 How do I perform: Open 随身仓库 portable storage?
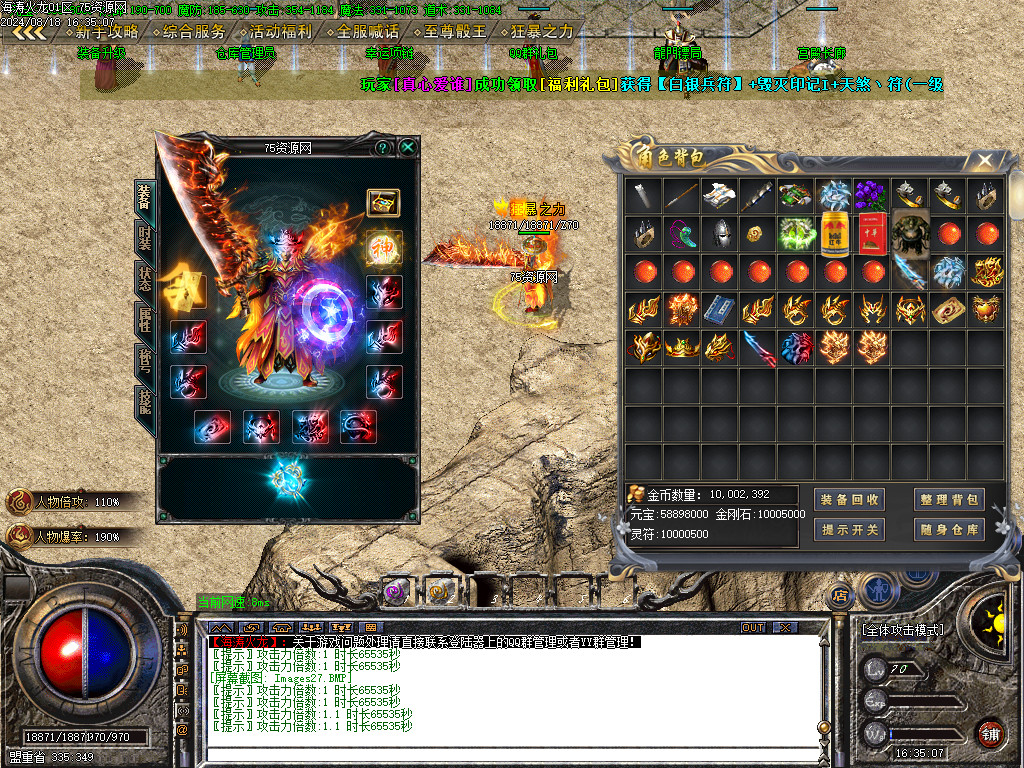pos(949,530)
